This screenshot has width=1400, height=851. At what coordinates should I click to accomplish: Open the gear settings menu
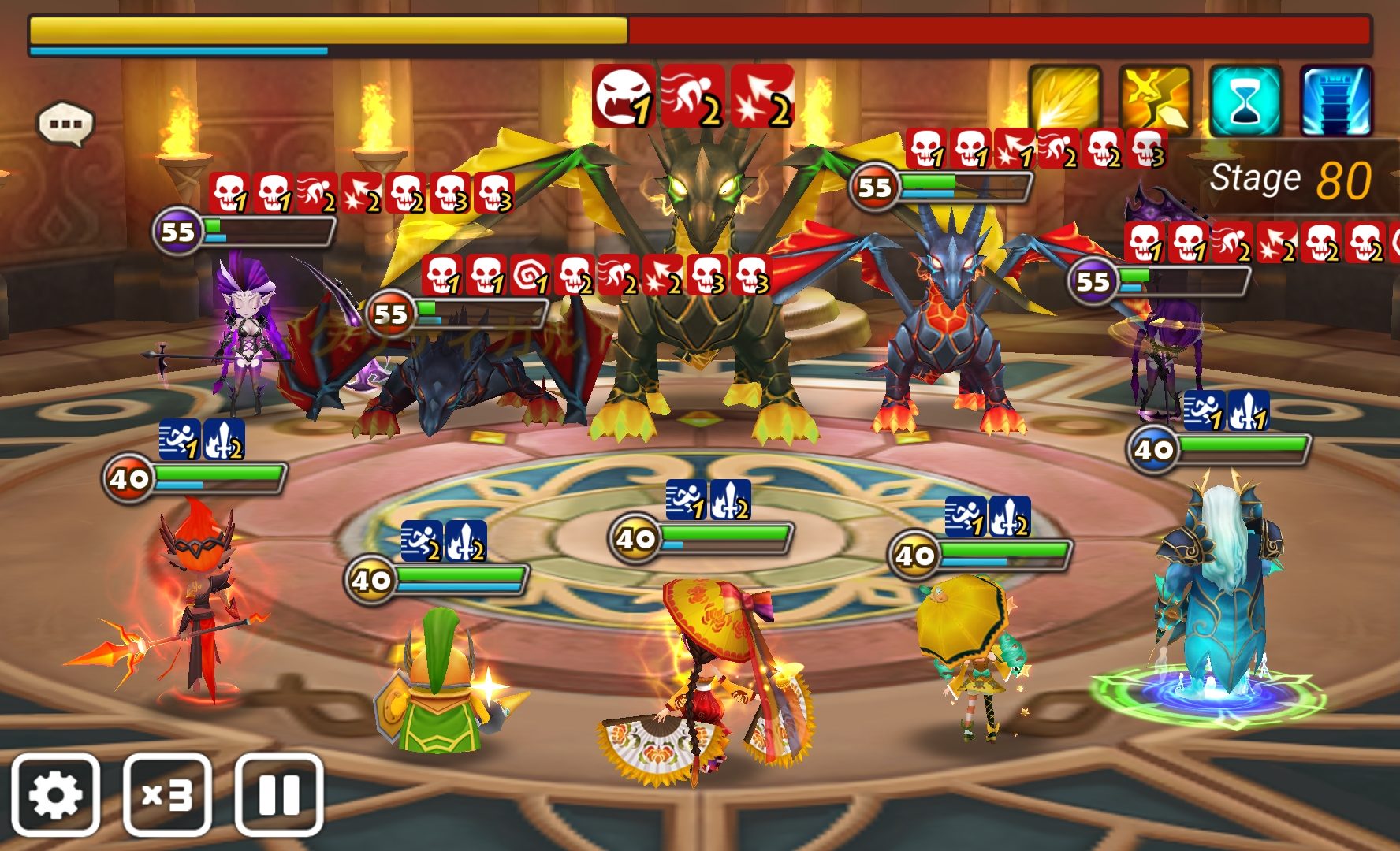point(55,795)
